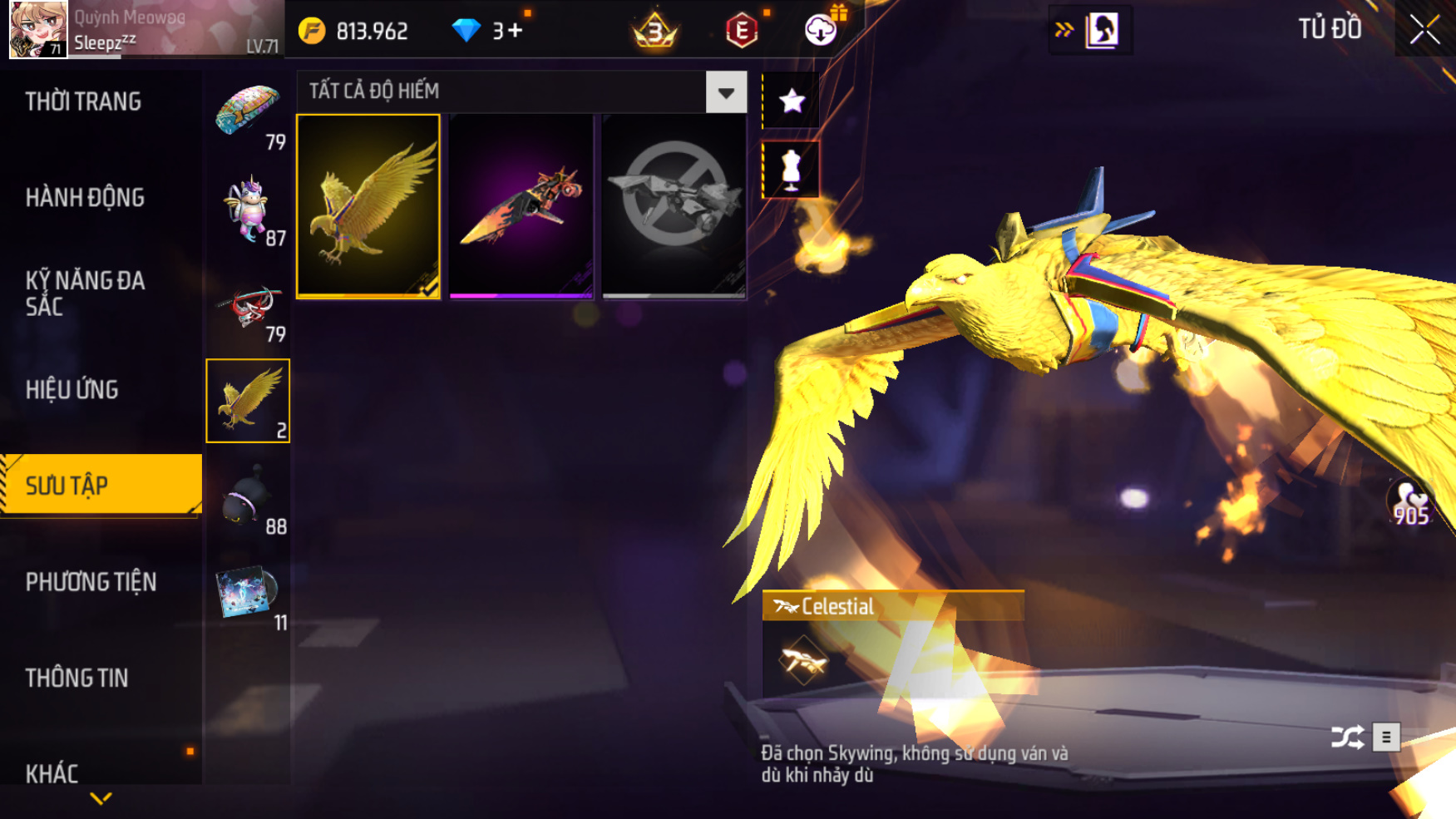This screenshot has height=819, width=1456.
Task: Open the Thời Trang category
Action: tap(83, 101)
